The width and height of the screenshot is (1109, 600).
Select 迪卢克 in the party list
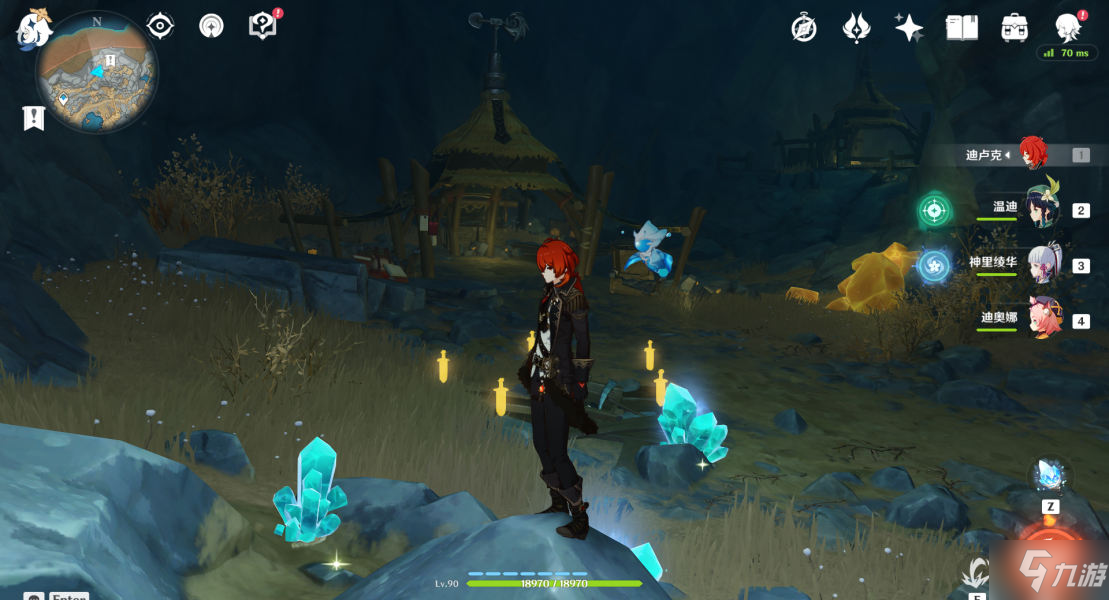point(1032,154)
